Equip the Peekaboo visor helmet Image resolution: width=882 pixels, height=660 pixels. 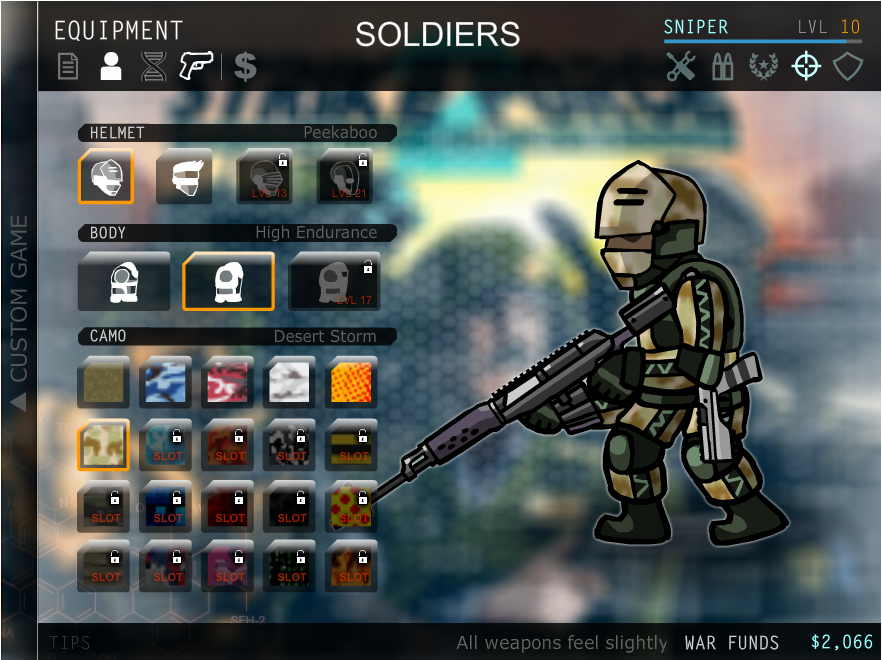[x=106, y=177]
